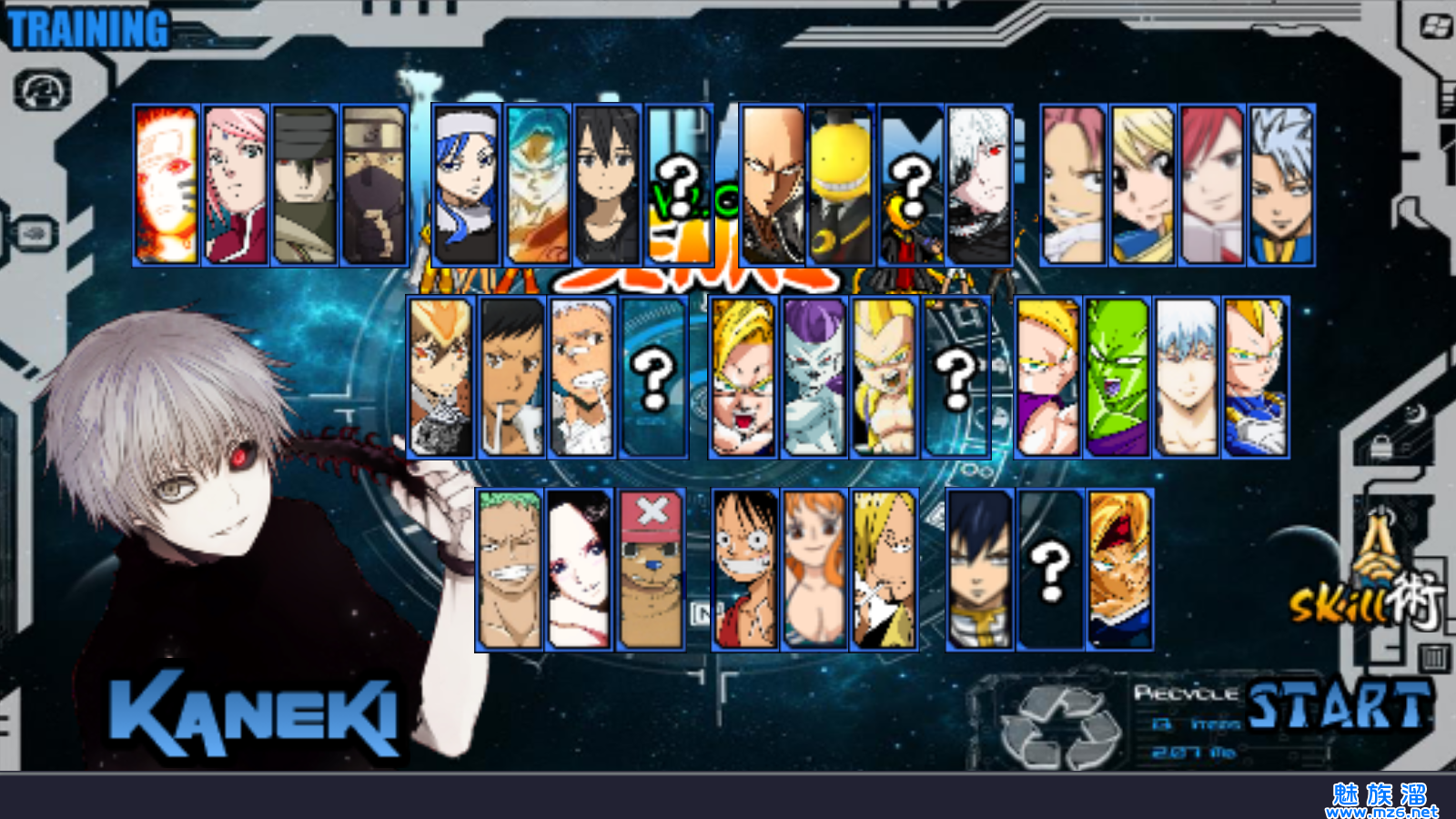
Task: Choose Boa Hancock's portrait
Action: point(580,570)
